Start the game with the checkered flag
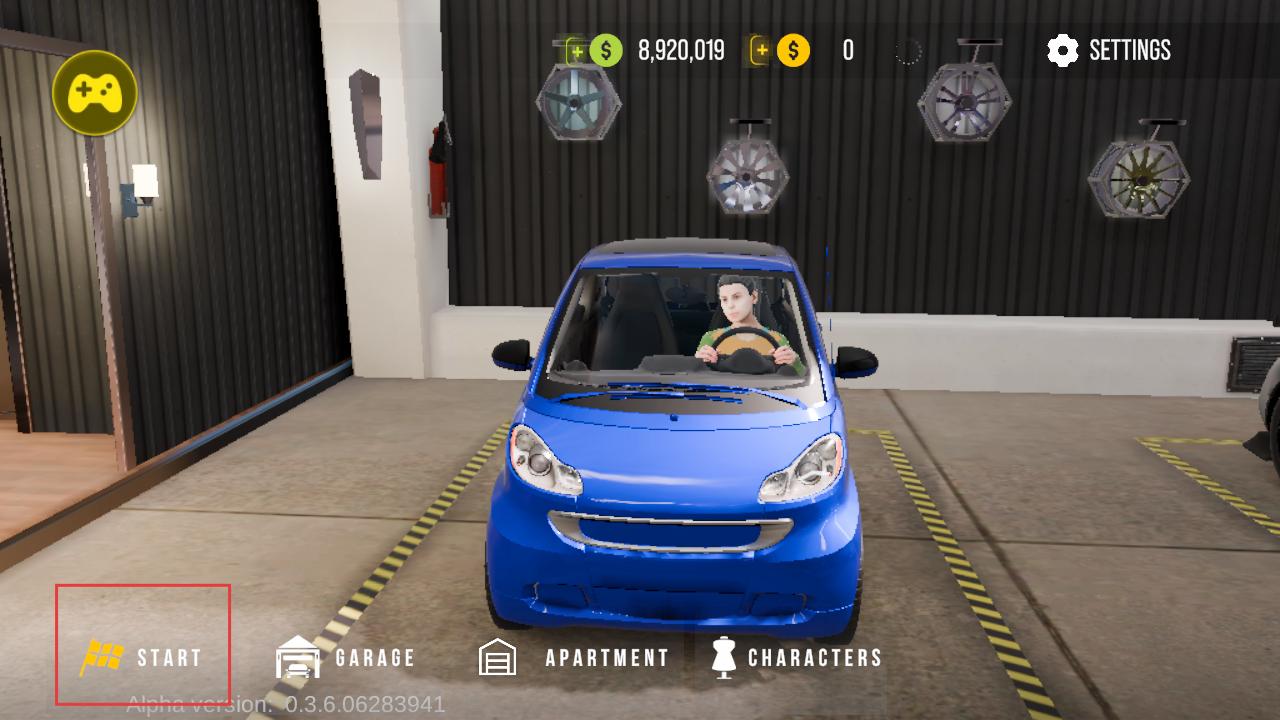The width and height of the screenshot is (1280, 720). pyautogui.click(x=142, y=657)
